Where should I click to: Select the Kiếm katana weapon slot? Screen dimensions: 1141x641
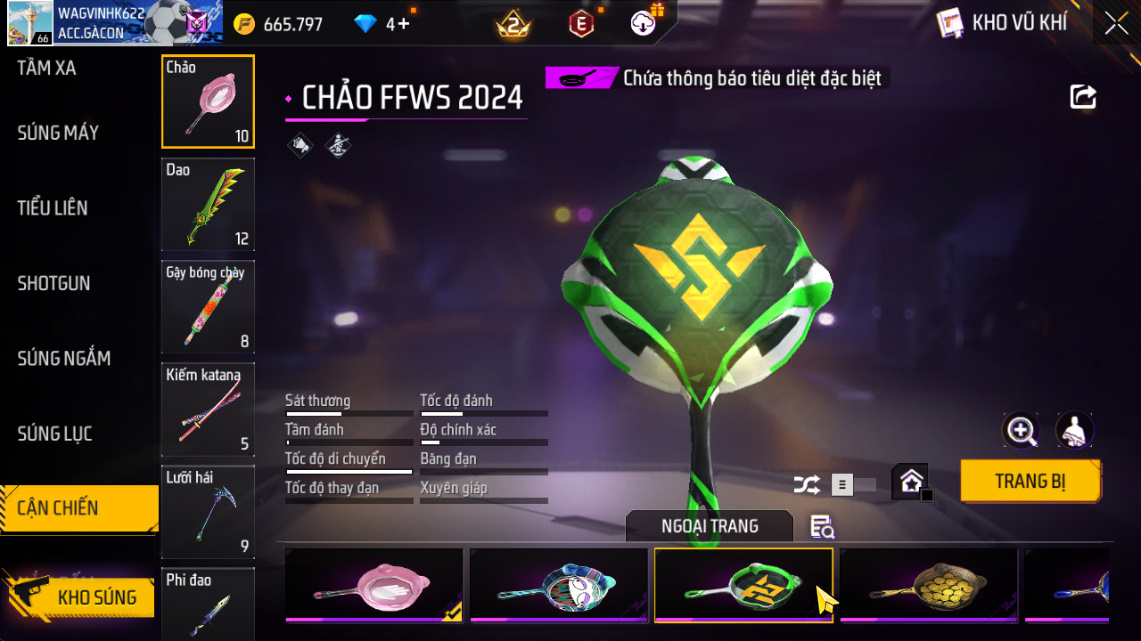(x=208, y=409)
